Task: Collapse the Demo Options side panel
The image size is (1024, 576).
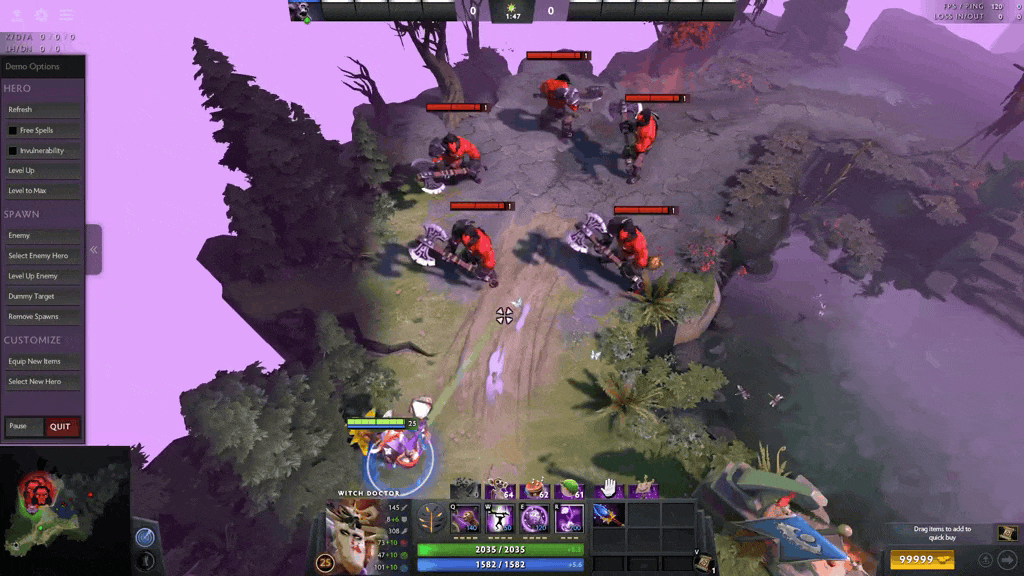Action: [x=94, y=250]
